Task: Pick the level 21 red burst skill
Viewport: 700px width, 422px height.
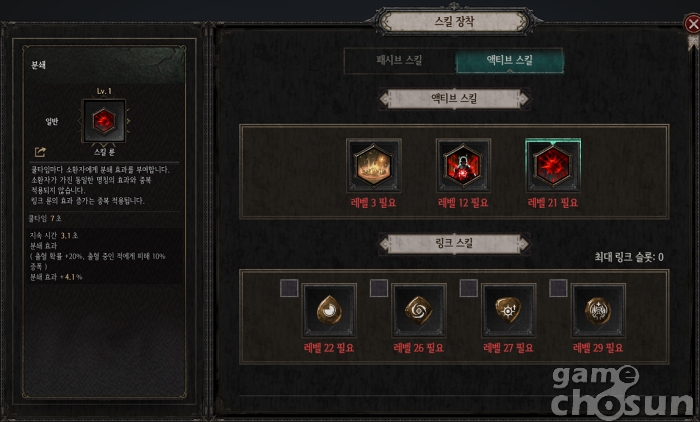Action: 552,166
